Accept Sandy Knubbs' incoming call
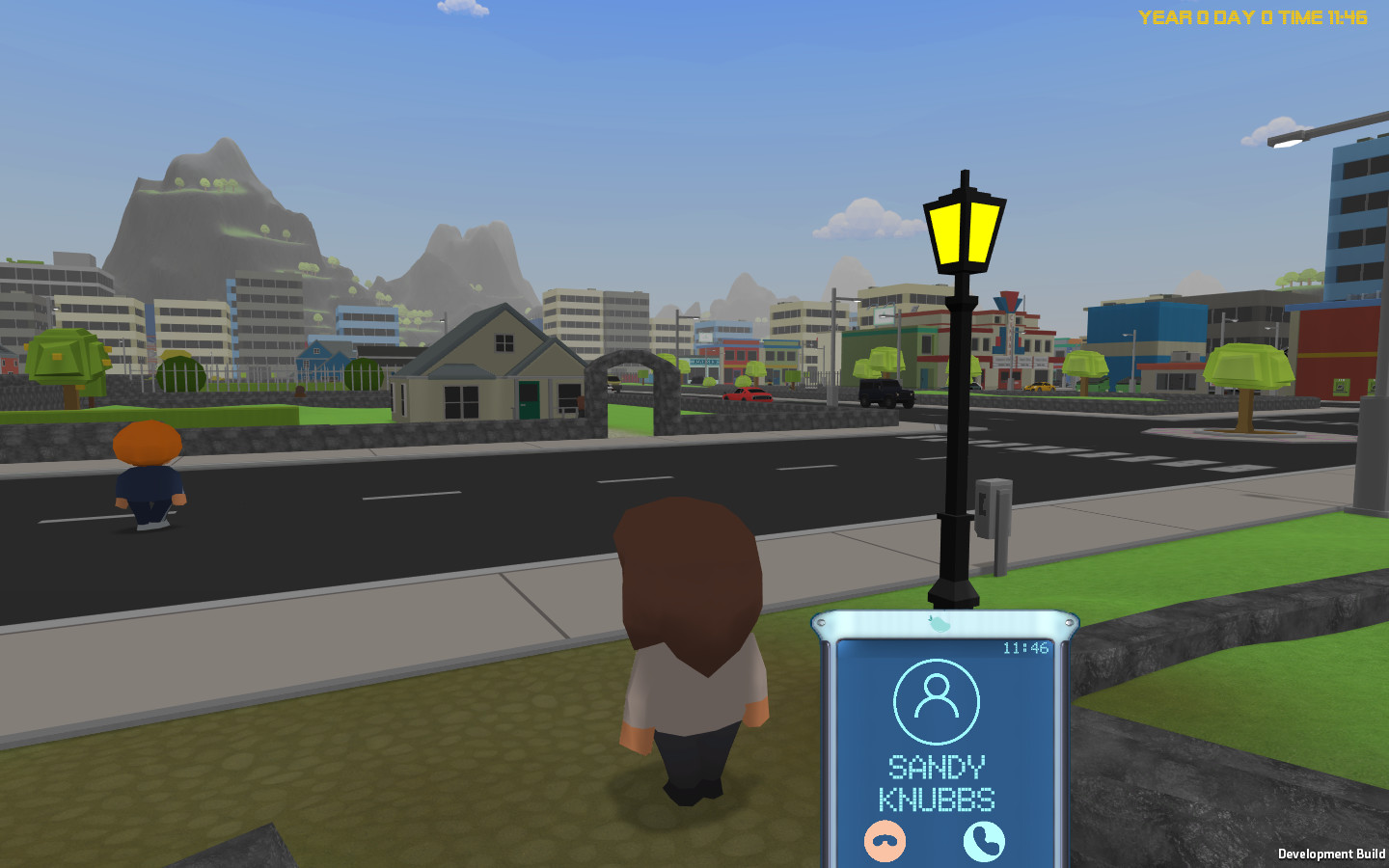 983,842
